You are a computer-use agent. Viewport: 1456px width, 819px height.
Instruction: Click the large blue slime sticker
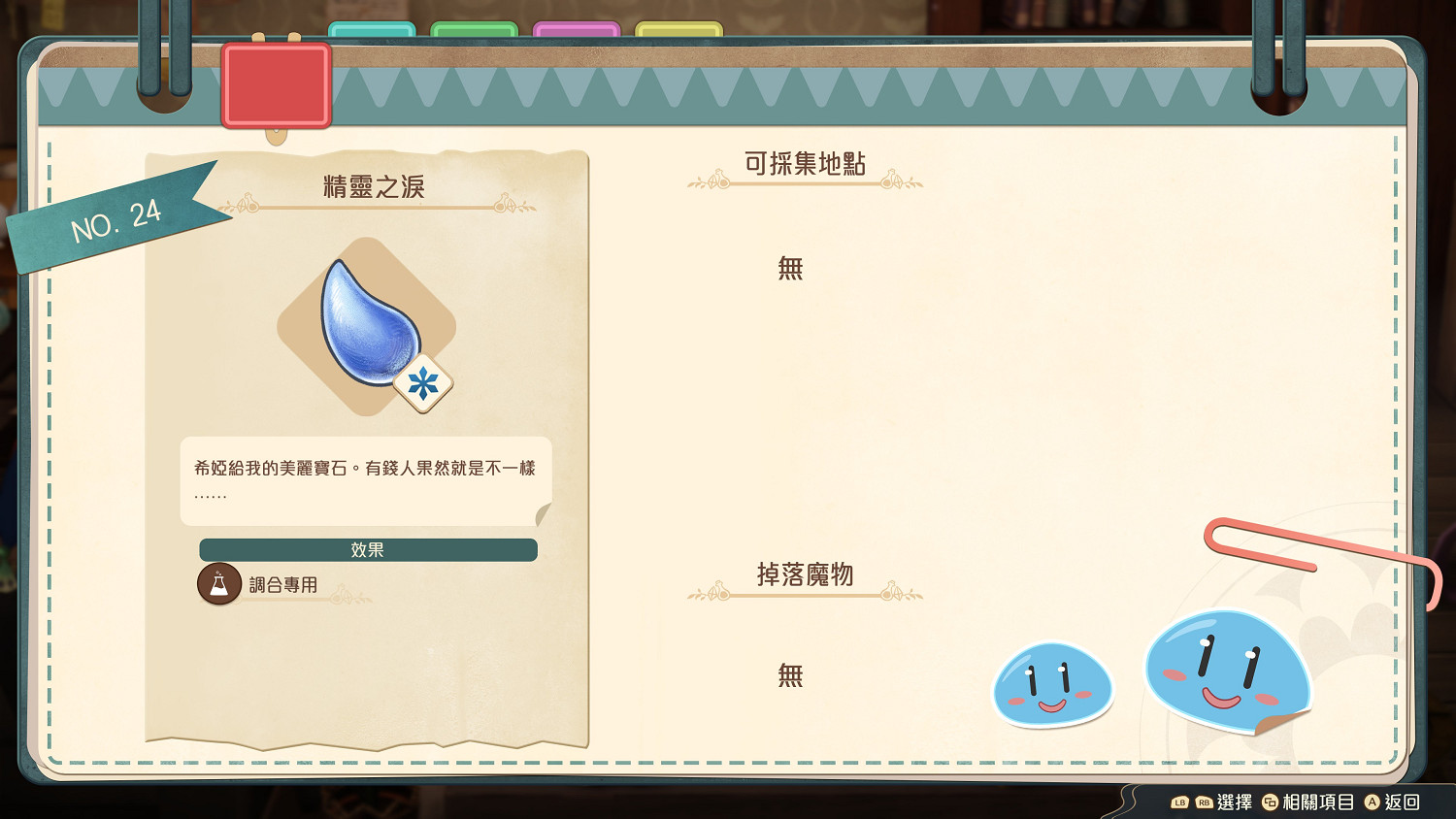click(1228, 670)
